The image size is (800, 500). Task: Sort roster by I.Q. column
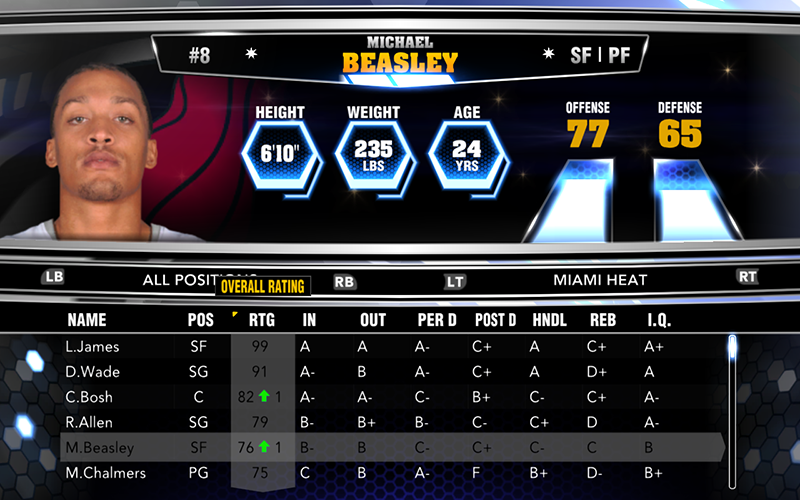[660, 320]
